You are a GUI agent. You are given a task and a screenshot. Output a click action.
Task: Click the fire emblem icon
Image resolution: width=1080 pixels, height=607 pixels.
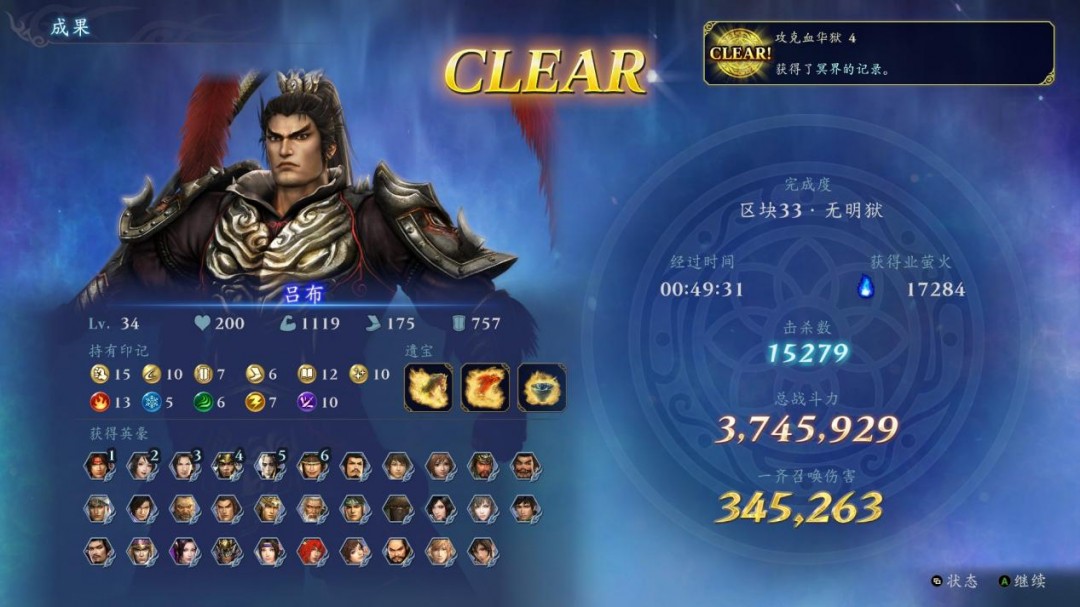tap(99, 402)
